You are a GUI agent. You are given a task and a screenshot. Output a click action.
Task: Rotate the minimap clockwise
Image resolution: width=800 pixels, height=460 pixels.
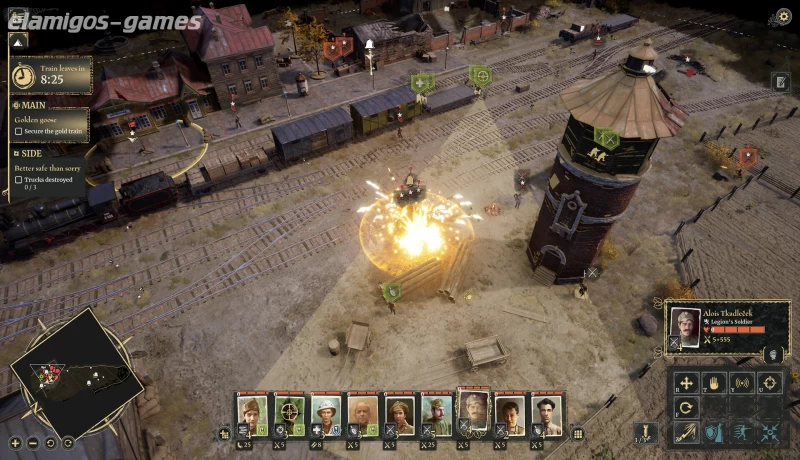pos(67,442)
